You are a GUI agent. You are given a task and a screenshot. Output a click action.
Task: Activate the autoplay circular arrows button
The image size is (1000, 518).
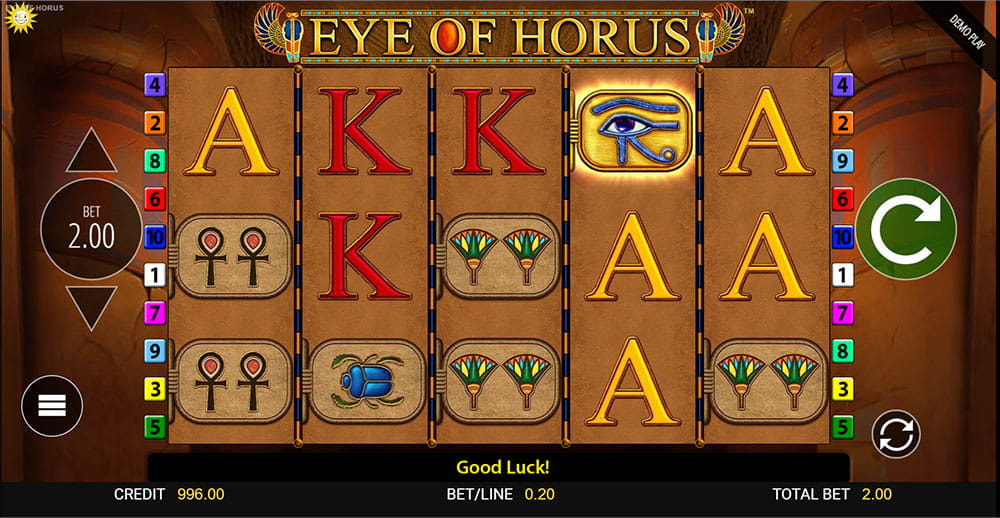click(x=895, y=435)
